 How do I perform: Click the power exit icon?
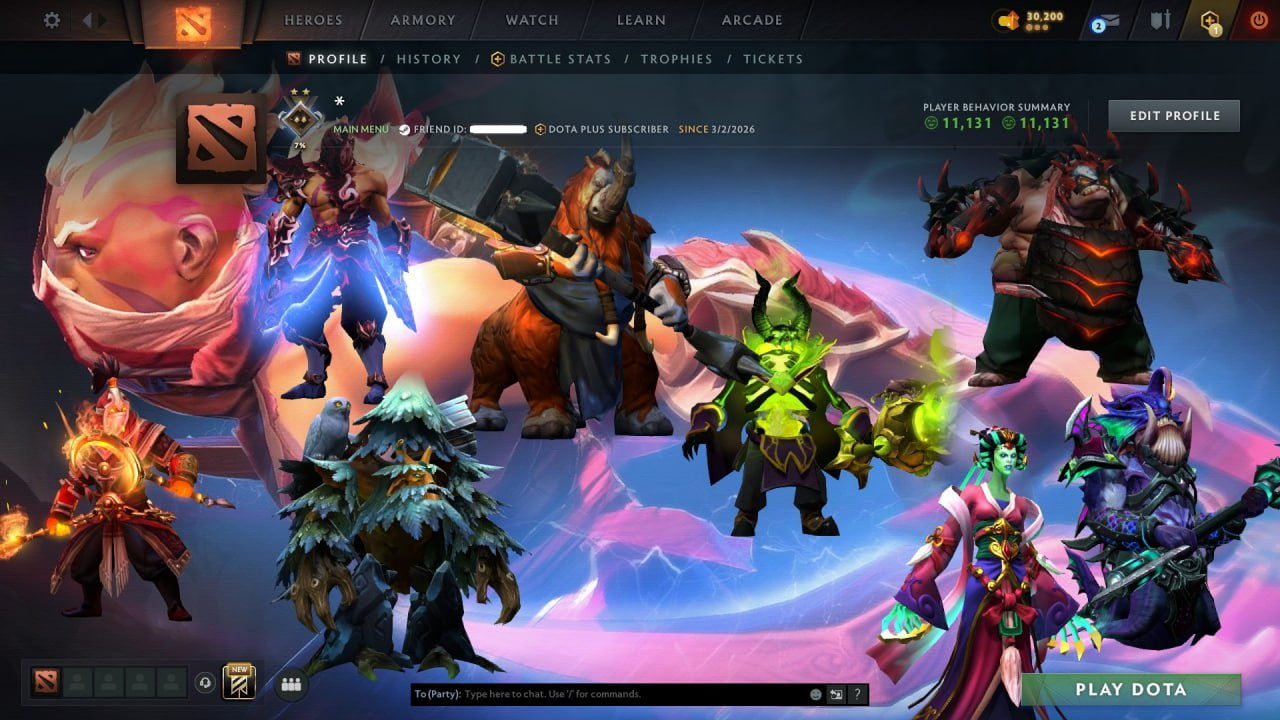pos(1259,18)
